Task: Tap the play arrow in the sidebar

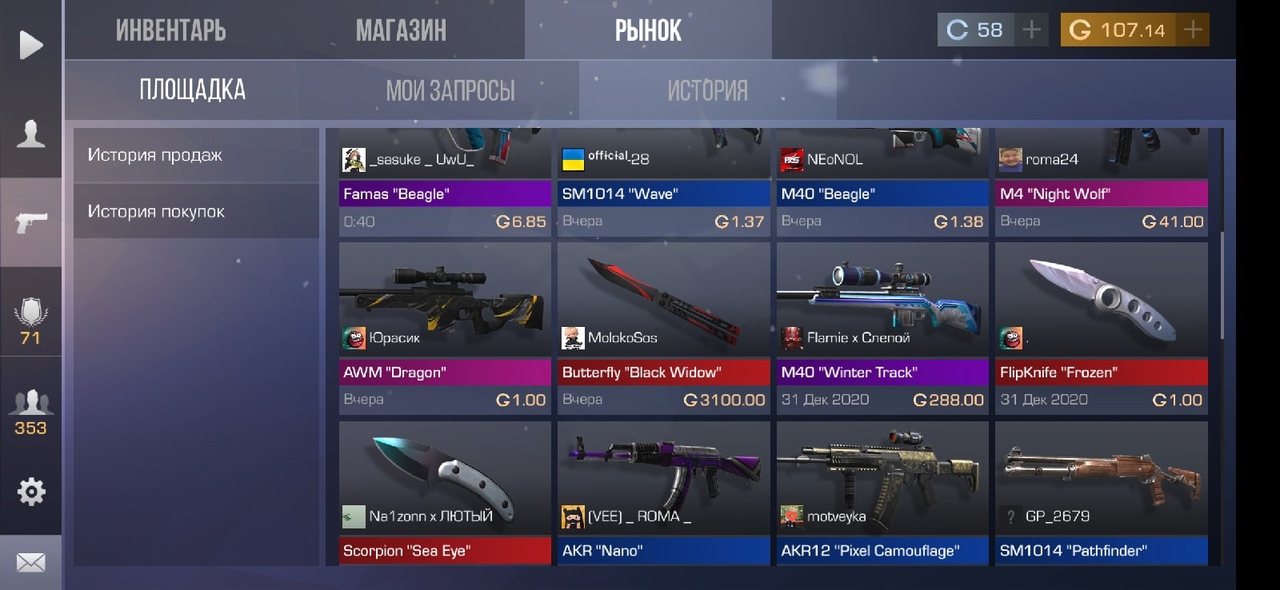Action: pos(31,45)
